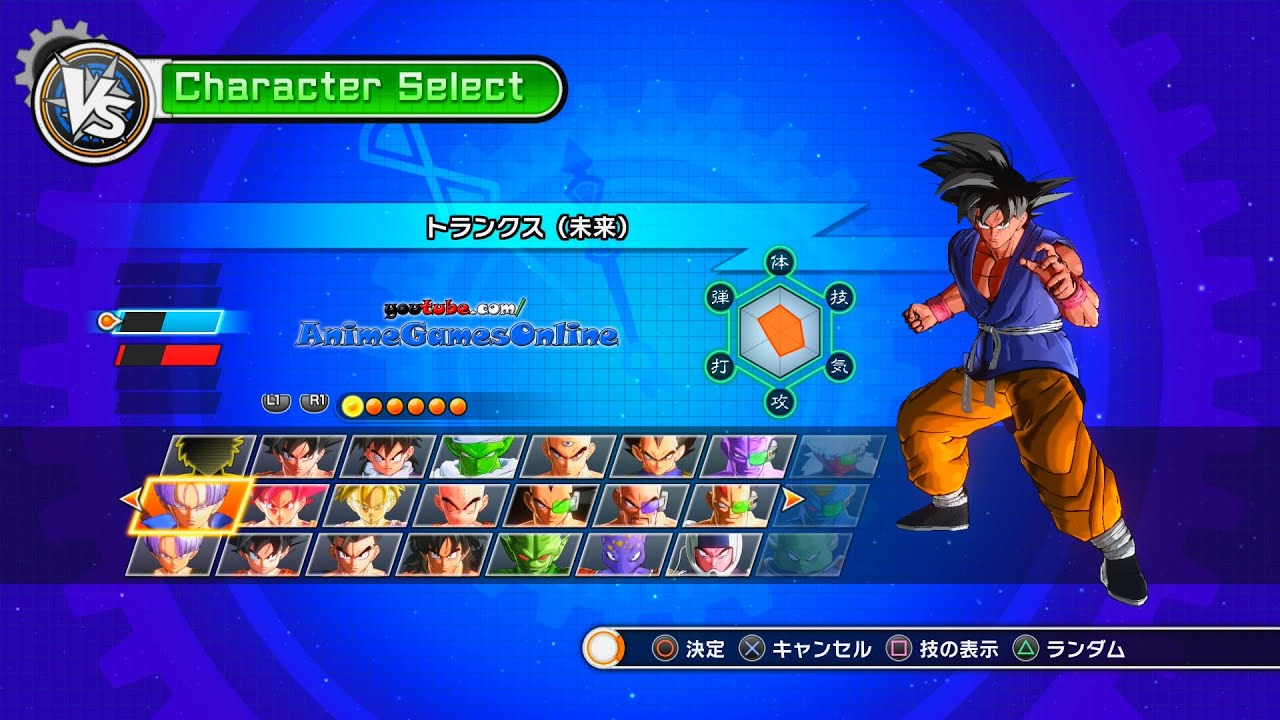Choose the fighter wearing a white scarf
This screenshot has height=720, width=1280.
point(388,455)
